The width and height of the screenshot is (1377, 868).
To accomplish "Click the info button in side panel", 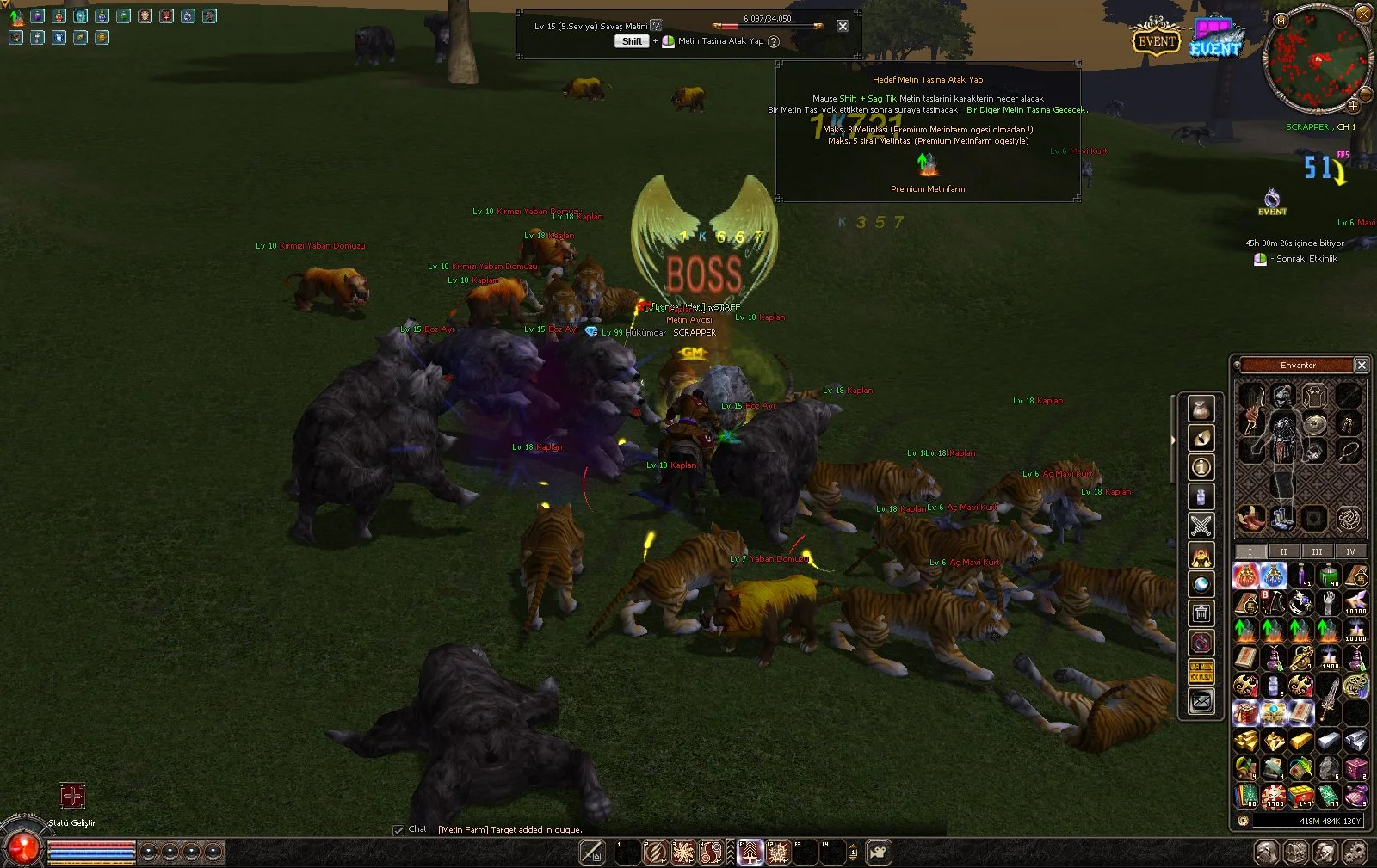I will click(1201, 467).
